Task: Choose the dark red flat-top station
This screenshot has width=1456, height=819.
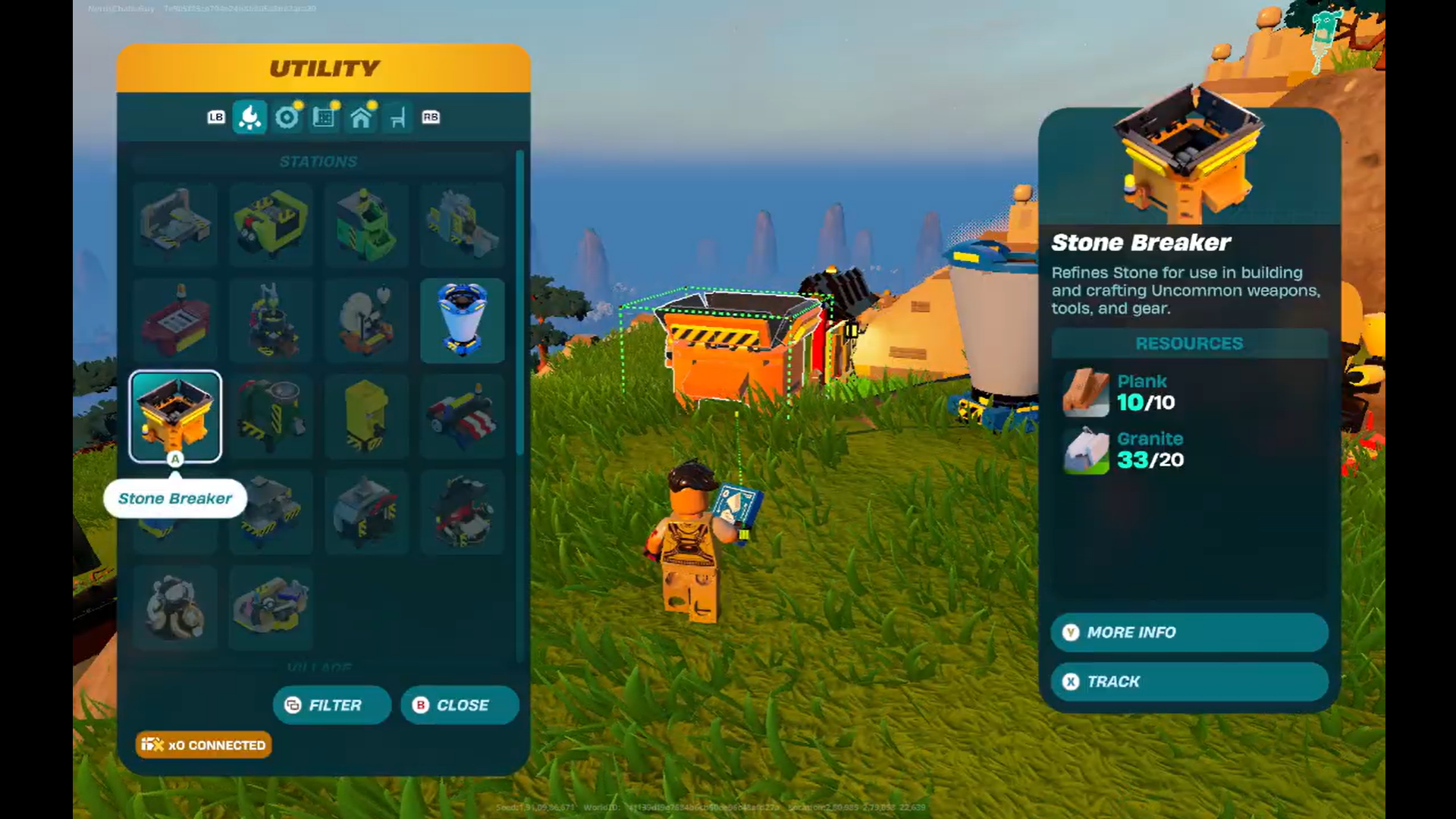Action: [x=175, y=320]
